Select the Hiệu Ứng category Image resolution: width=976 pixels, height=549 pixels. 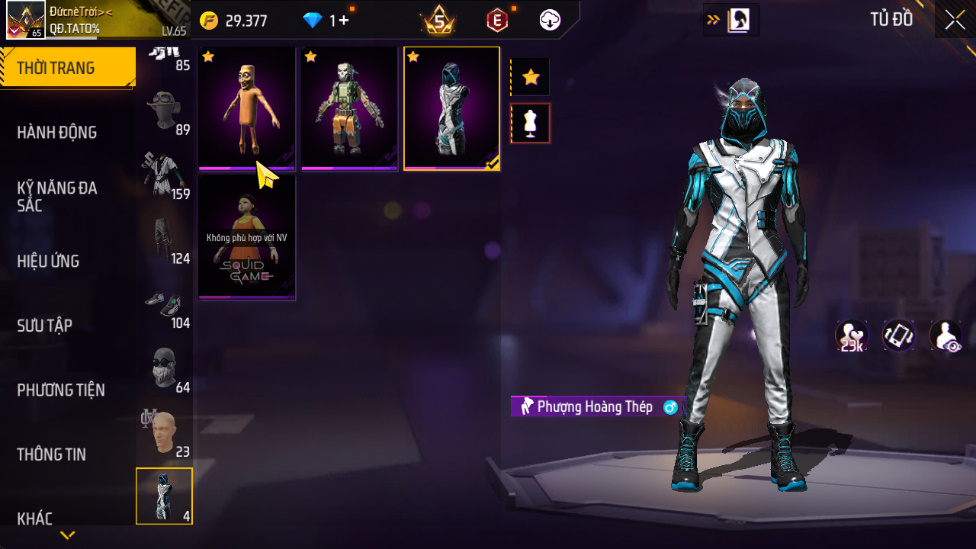tap(48, 261)
